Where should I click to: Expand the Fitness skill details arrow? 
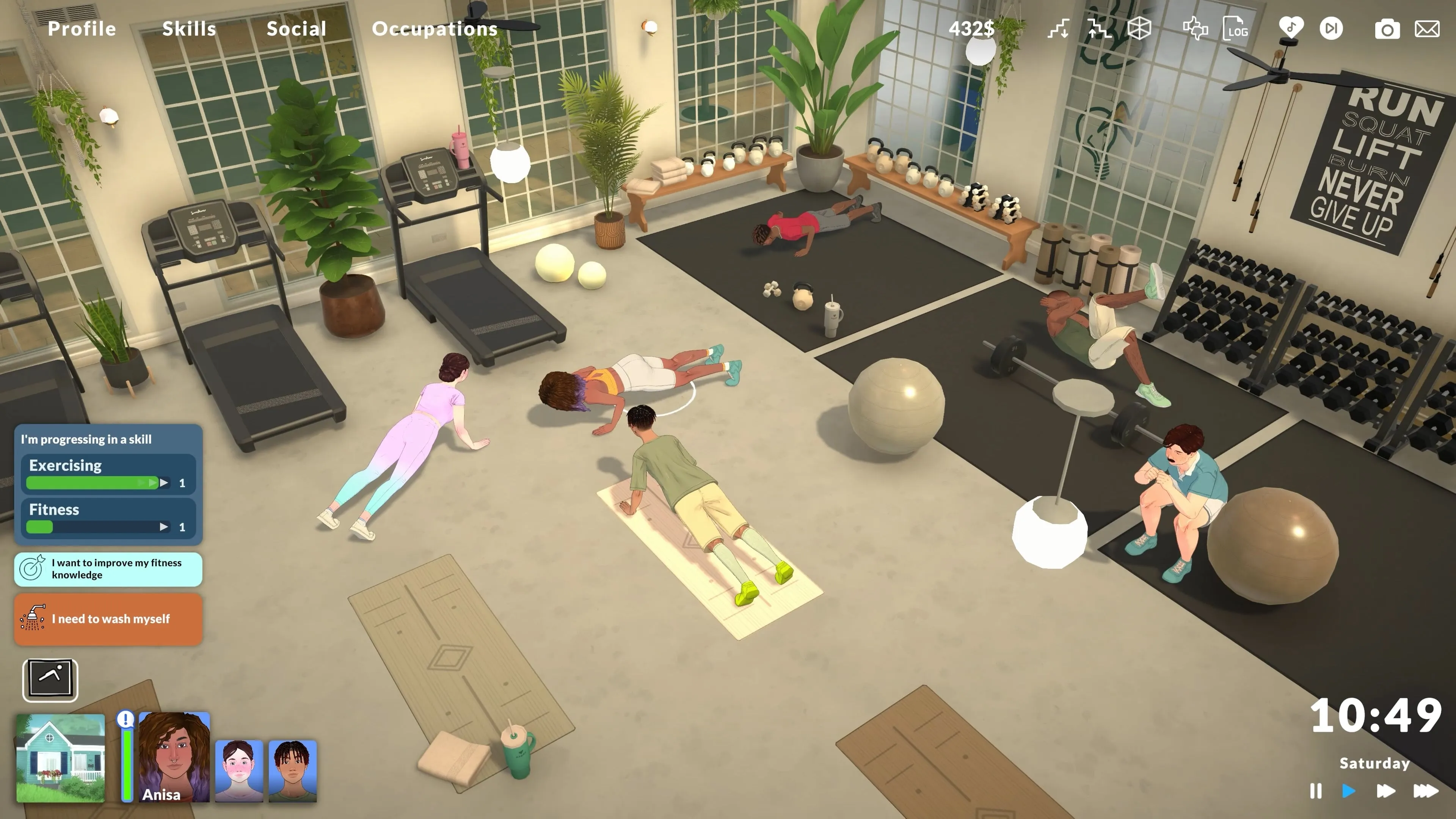tap(165, 527)
